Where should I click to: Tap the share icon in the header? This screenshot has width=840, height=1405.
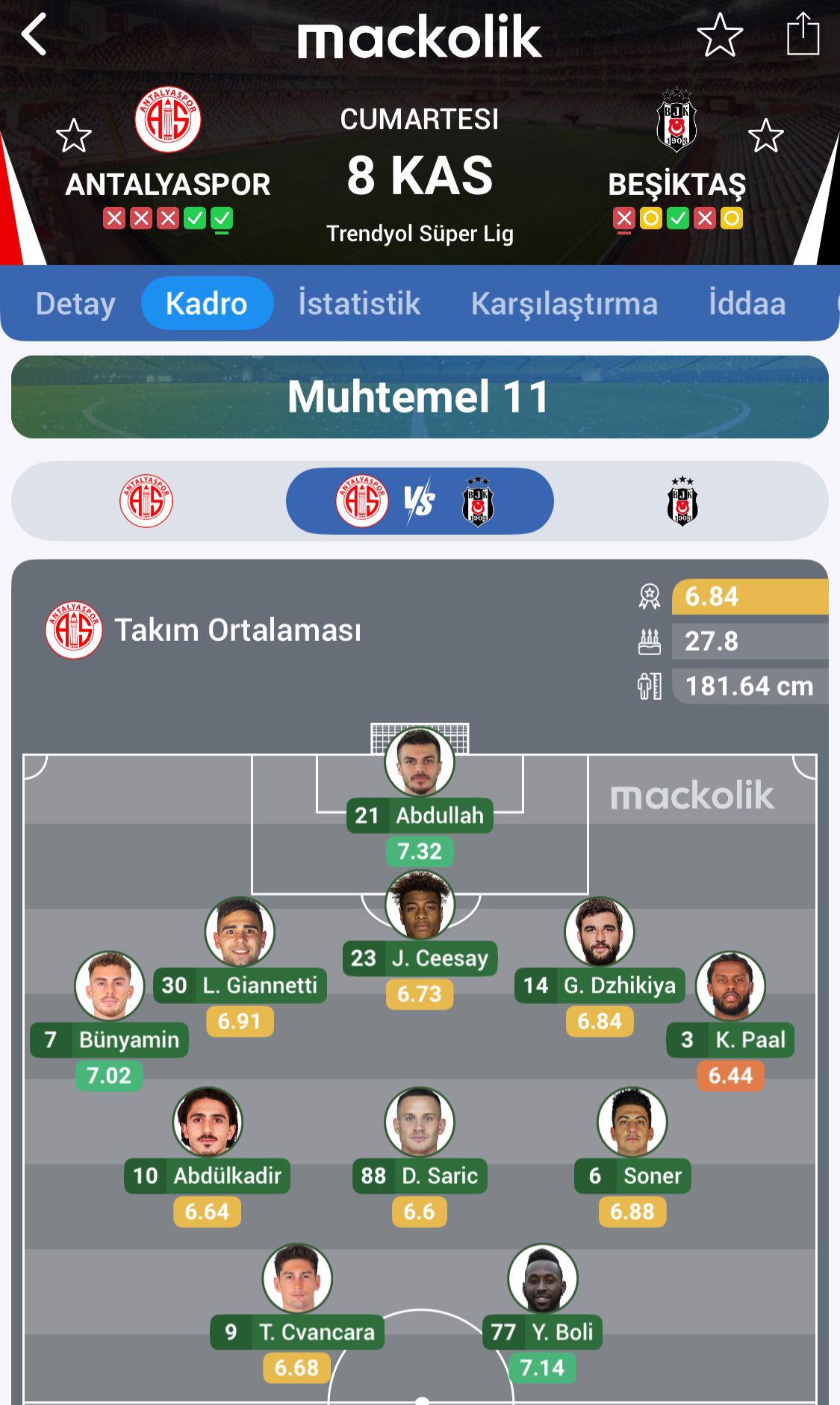(803, 34)
